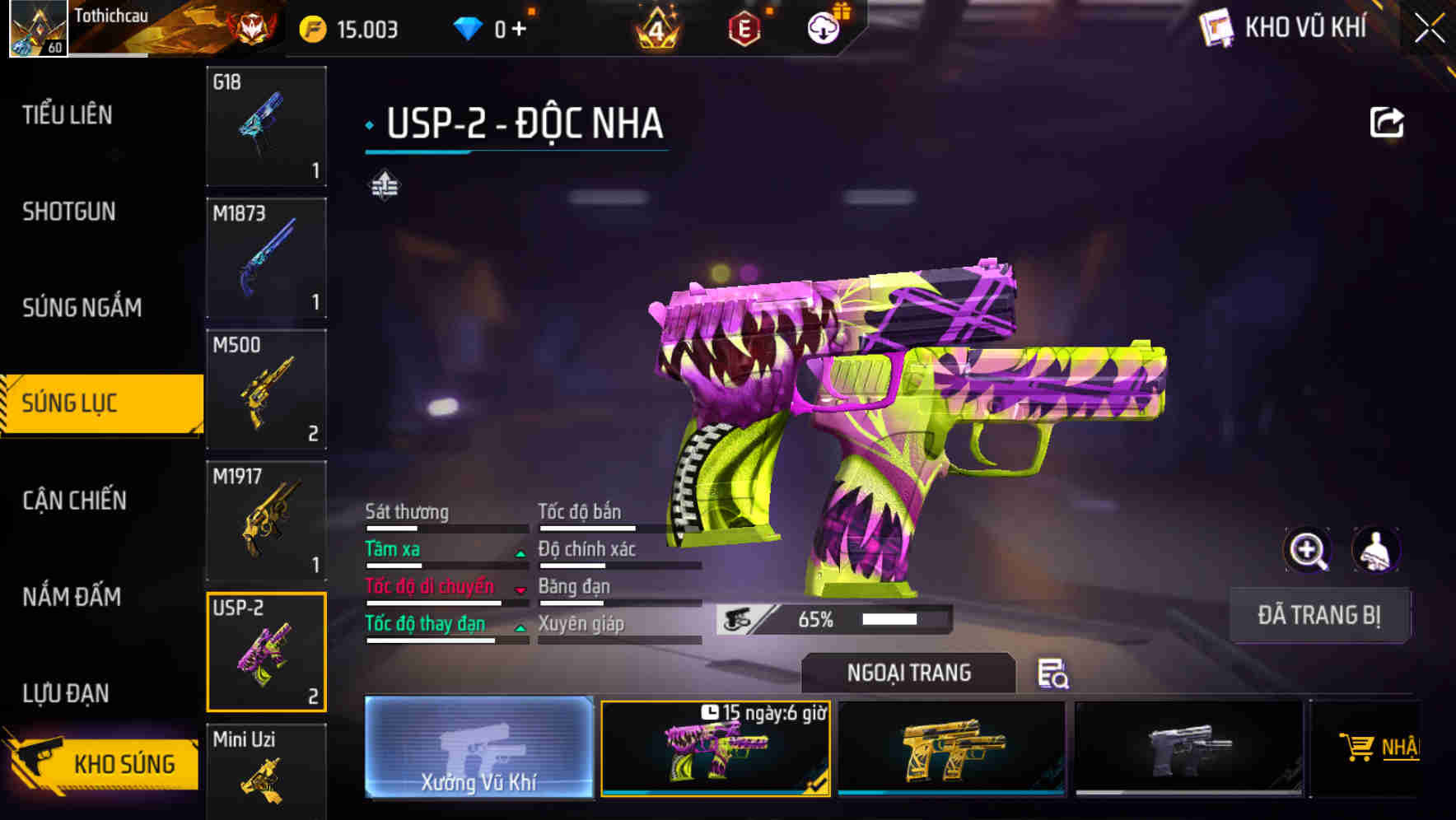Image resolution: width=1456 pixels, height=820 pixels.
Task: Select the SÚNG NGẮM category
Action: 79,307
